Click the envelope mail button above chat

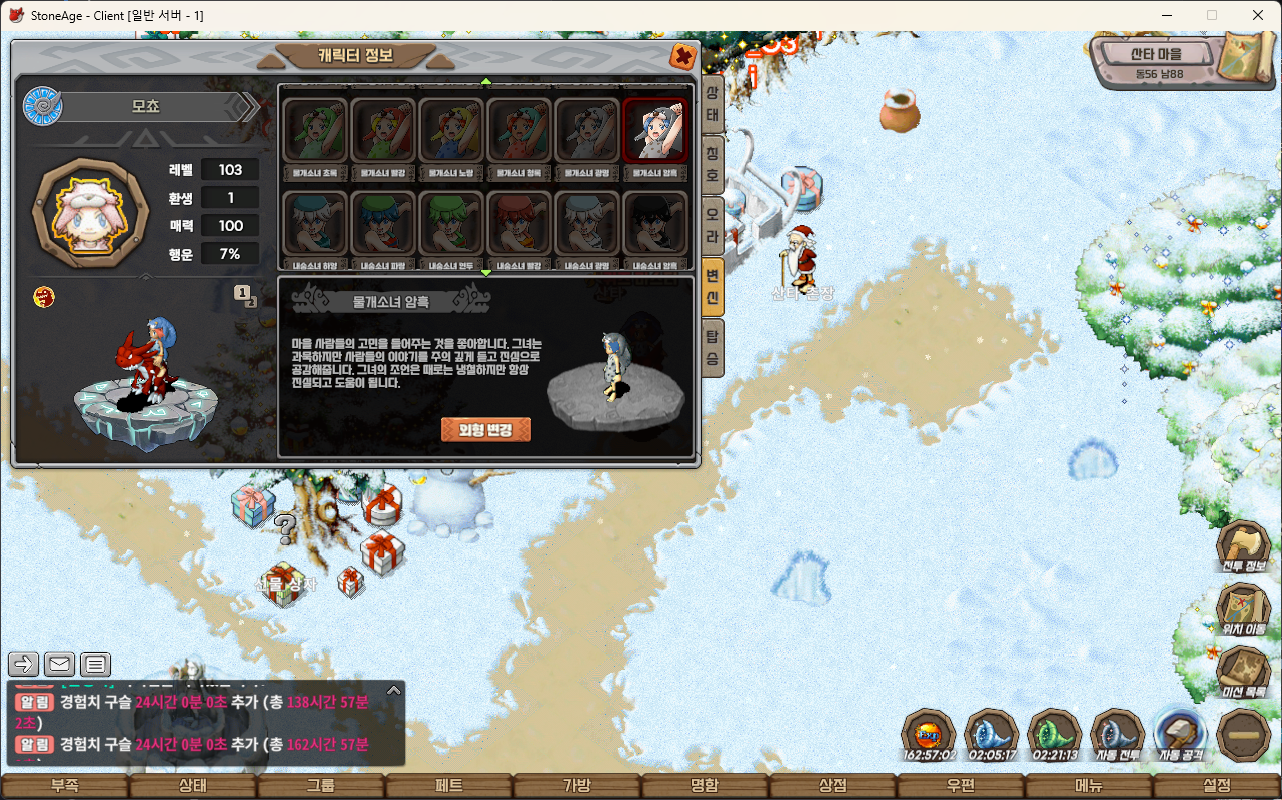coord(59,664)
